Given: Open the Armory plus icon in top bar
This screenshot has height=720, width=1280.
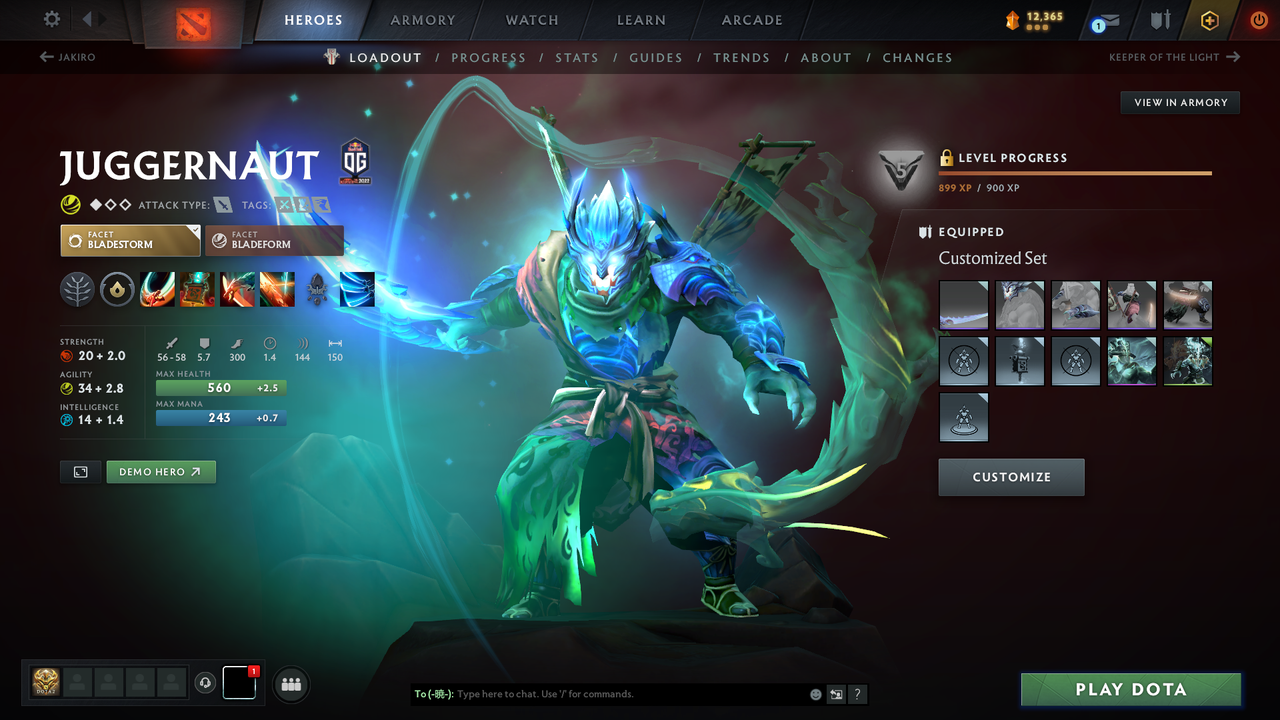Looking at the screenshot, I should point(1209,19).
